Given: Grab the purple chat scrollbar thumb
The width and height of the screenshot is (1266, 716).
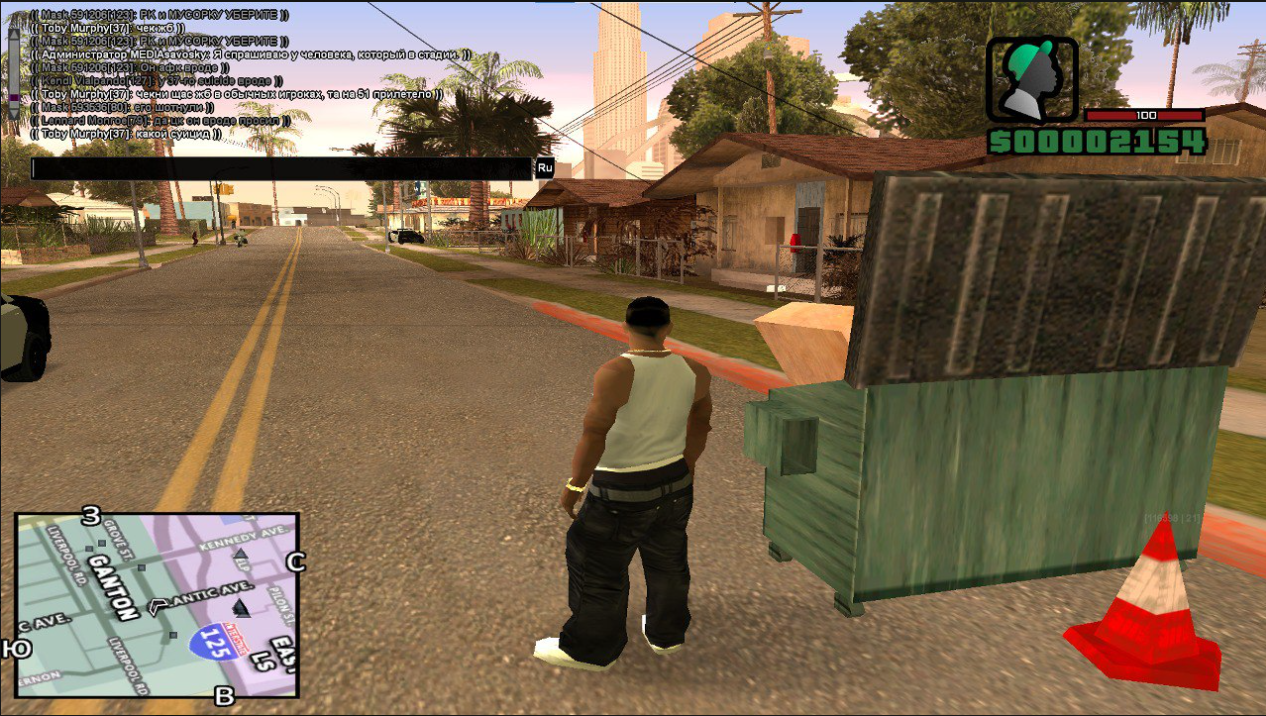Looking at the screenshot, I should click(14, 99).
